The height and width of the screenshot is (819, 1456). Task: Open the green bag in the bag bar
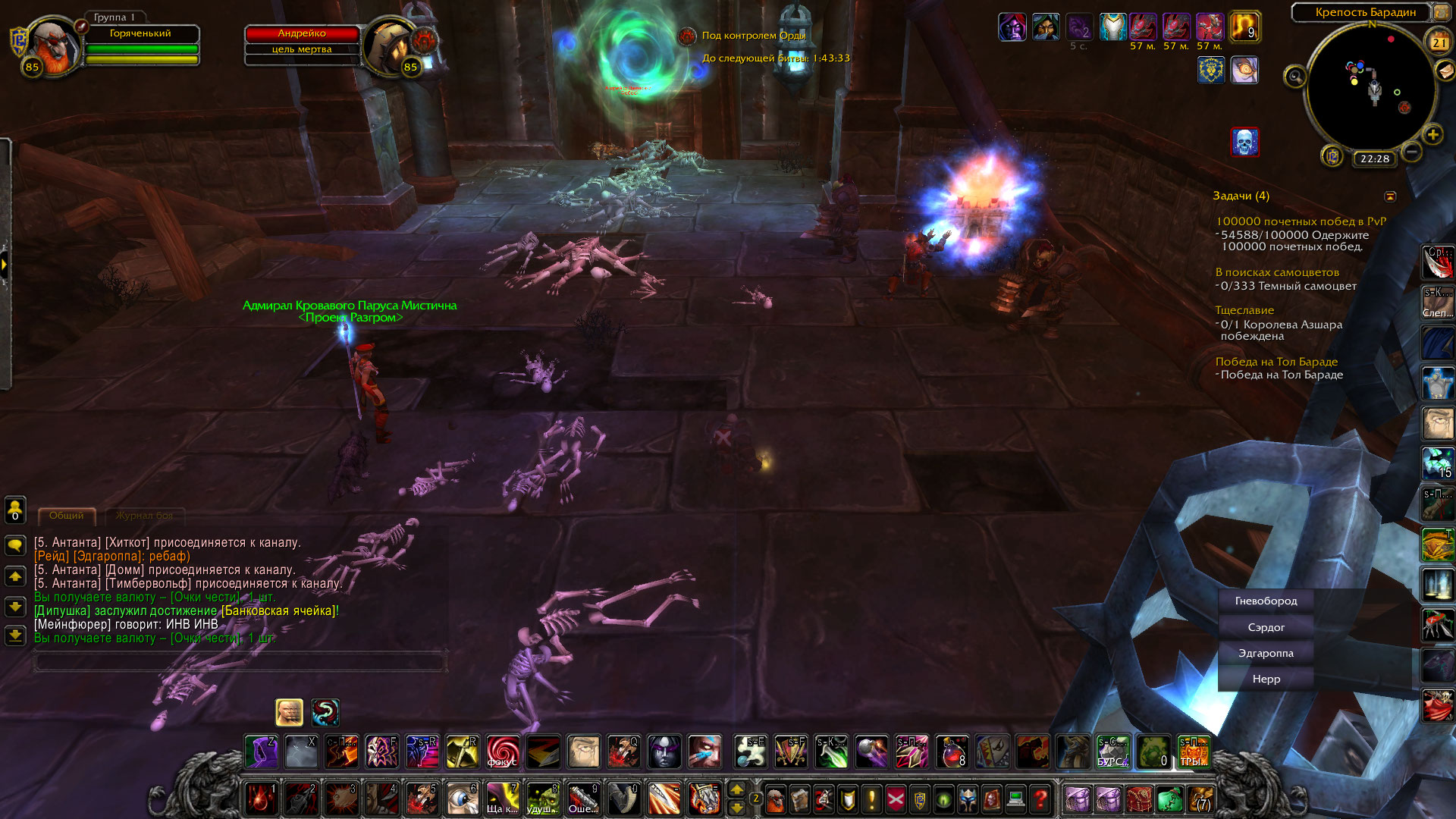click(x=1169, y=799)
